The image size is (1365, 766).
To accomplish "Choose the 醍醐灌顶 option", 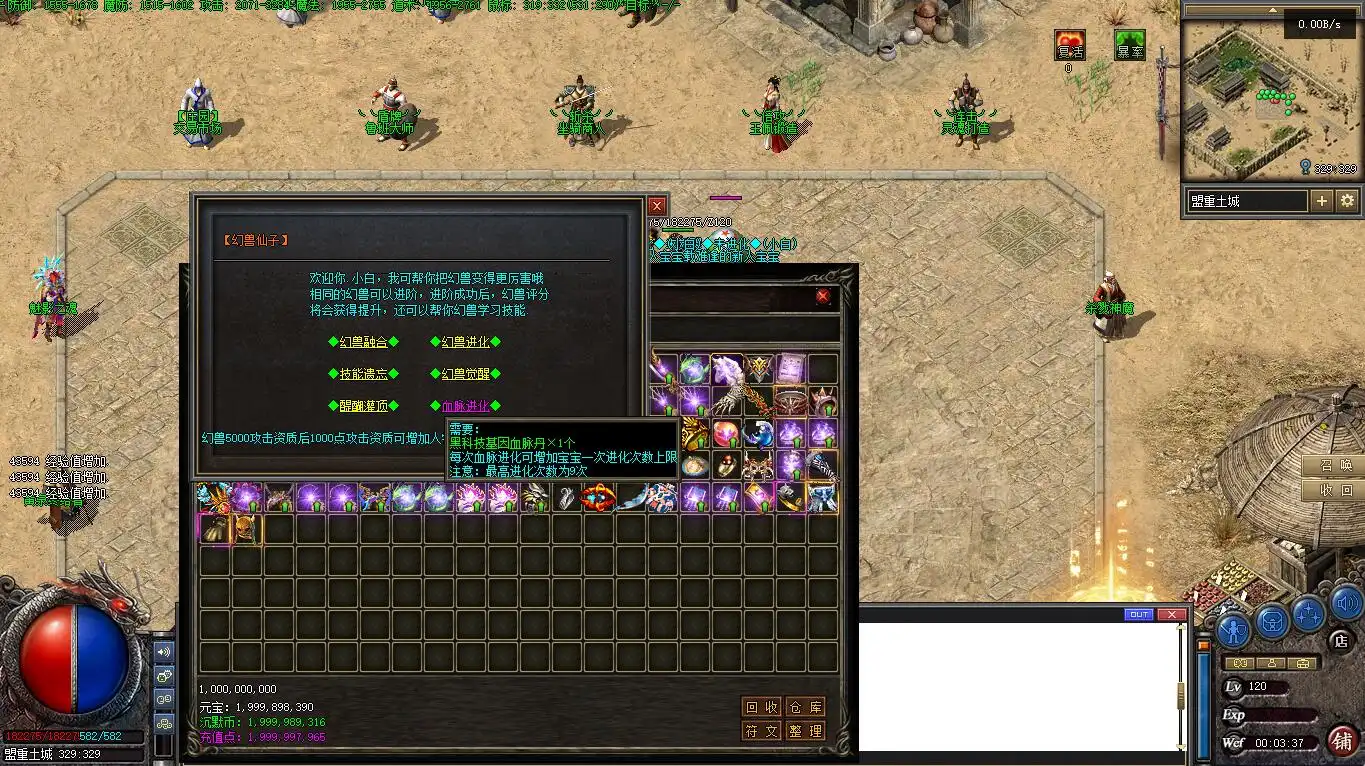I will (x=363, y=406).
